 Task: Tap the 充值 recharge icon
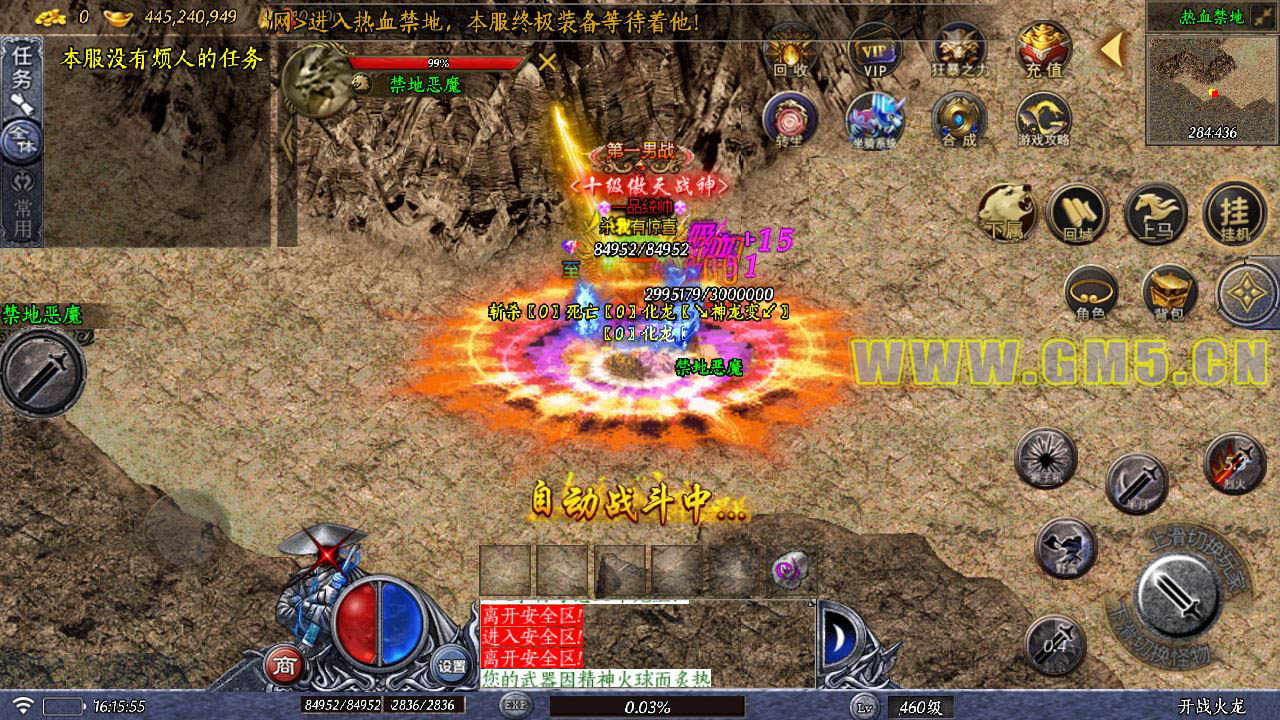pyautogui.click(x=1044, y=50)
